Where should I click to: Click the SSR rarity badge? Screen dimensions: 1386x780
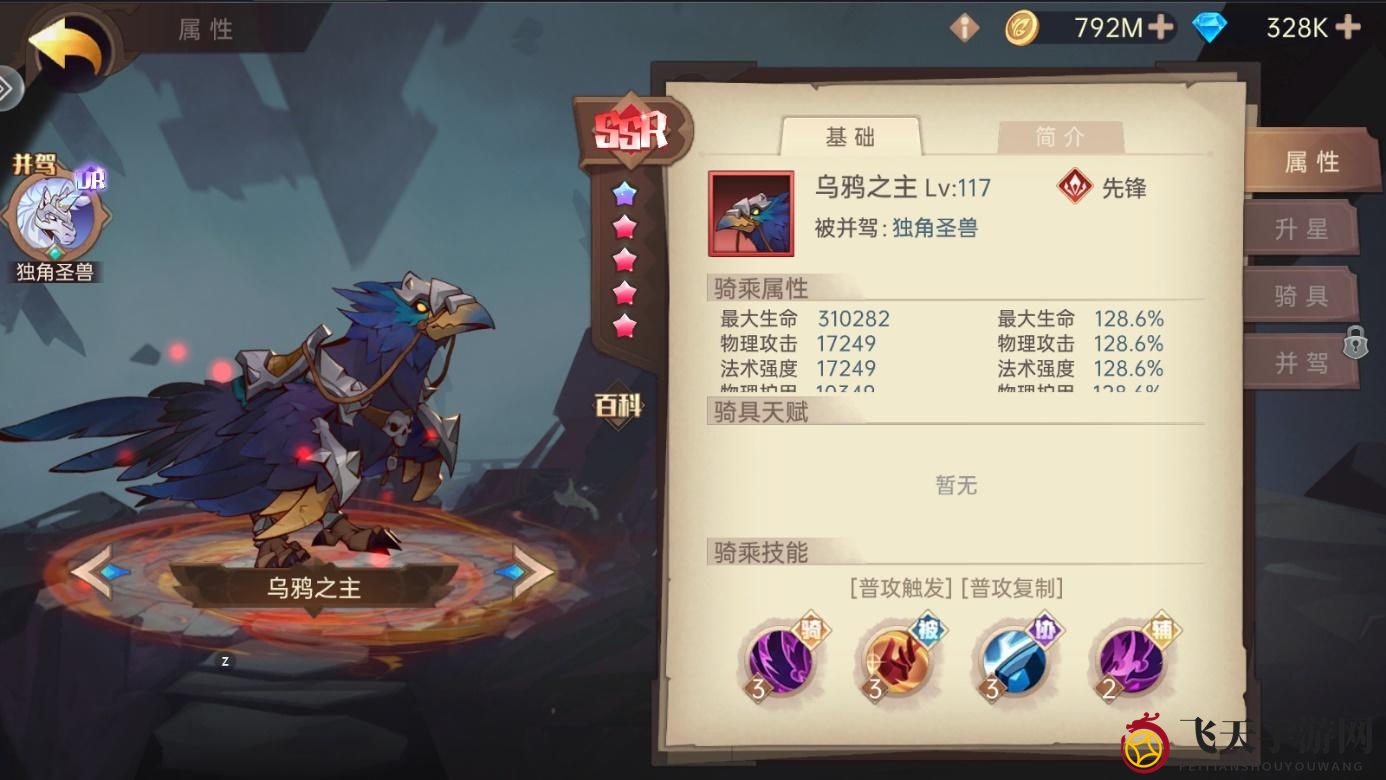pyautogui.click(x=632, y=130)
